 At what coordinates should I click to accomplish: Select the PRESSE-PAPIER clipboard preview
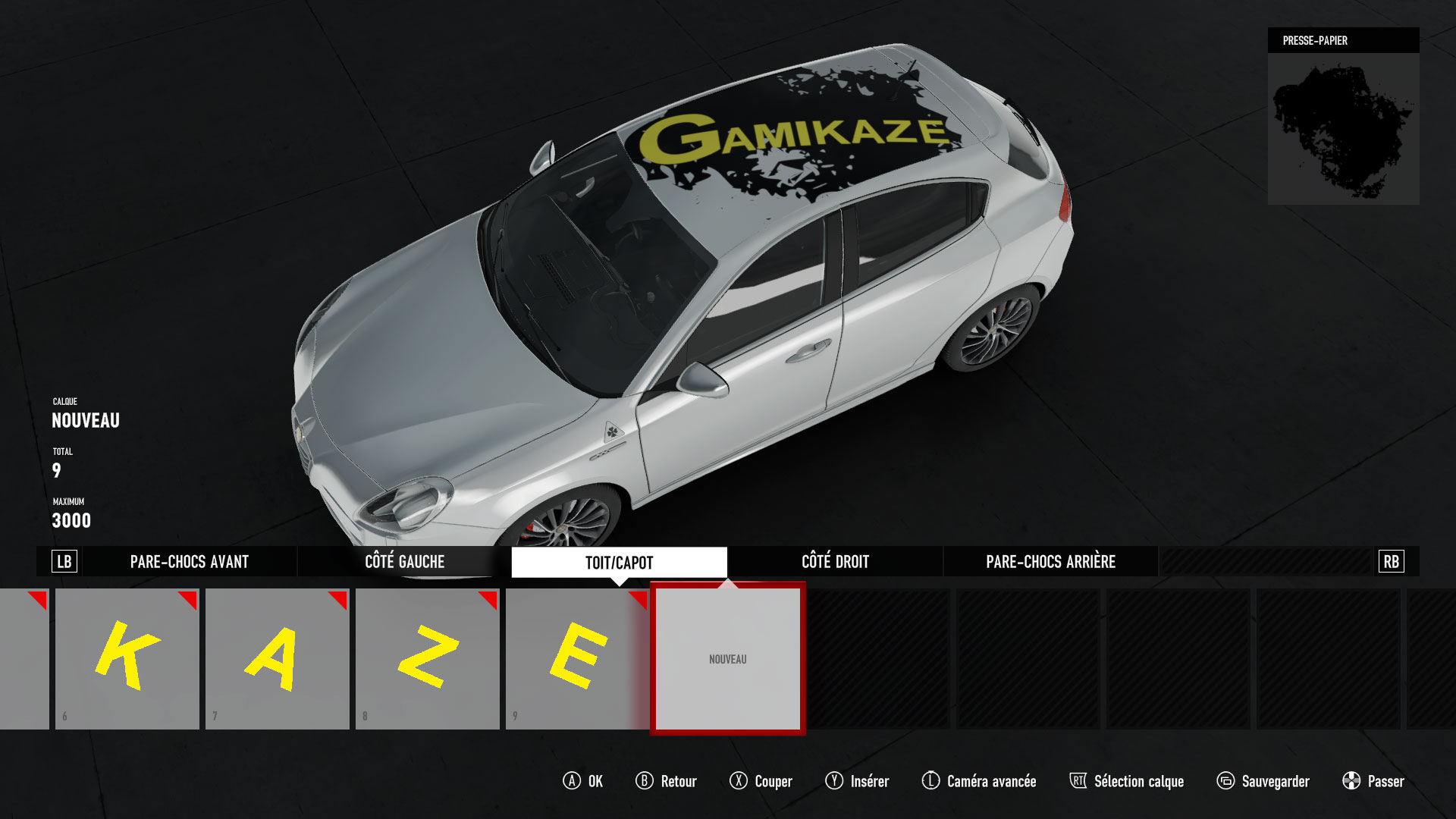1342,127
